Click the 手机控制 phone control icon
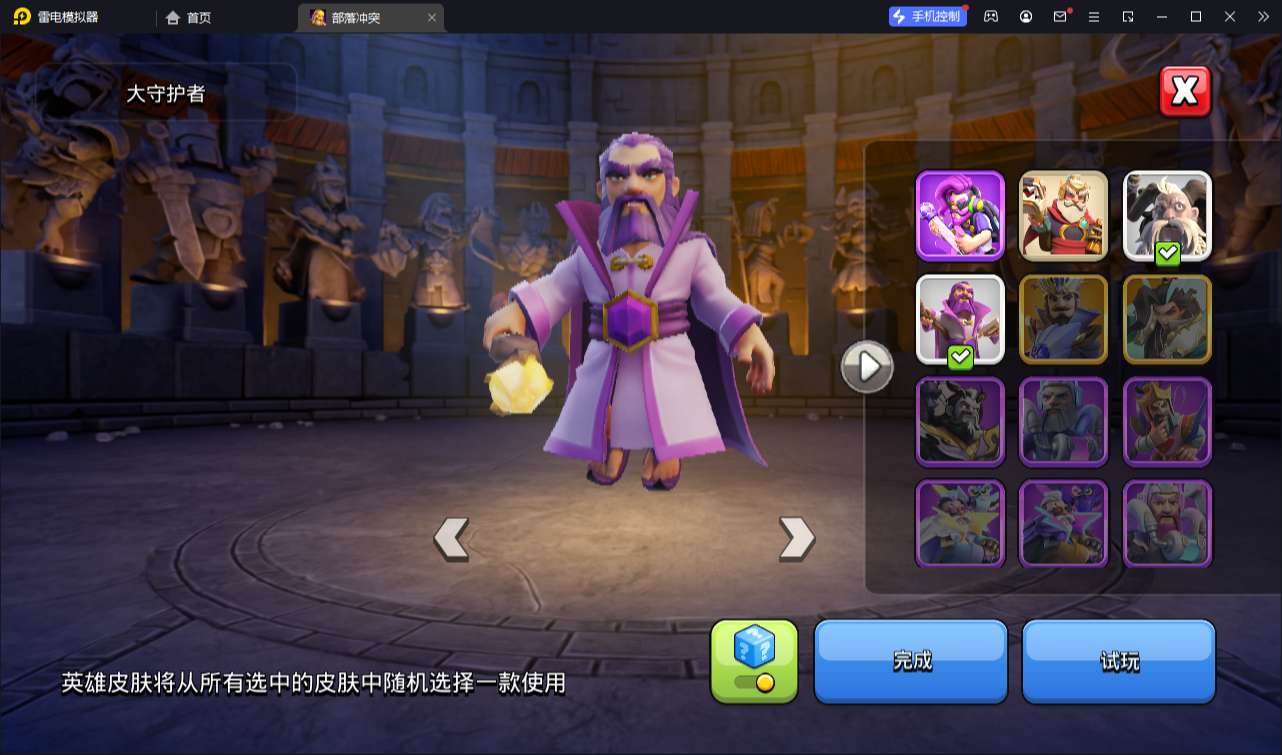Image resolution: width=1282 pixels, height=755 pixels. click(925, 15)
